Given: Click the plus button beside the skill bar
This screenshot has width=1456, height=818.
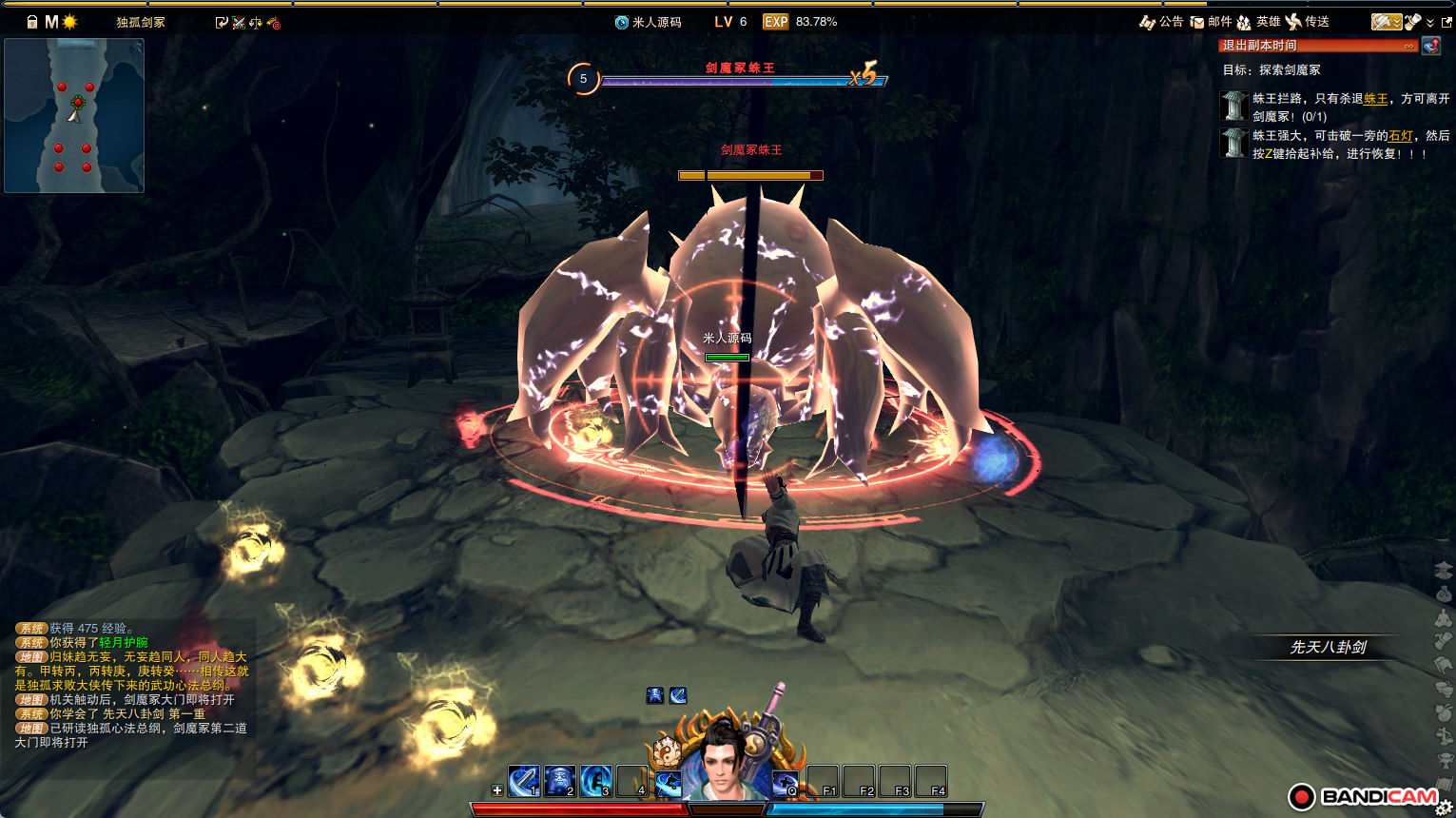Looking at the screenshot, I should click(496, 790).
